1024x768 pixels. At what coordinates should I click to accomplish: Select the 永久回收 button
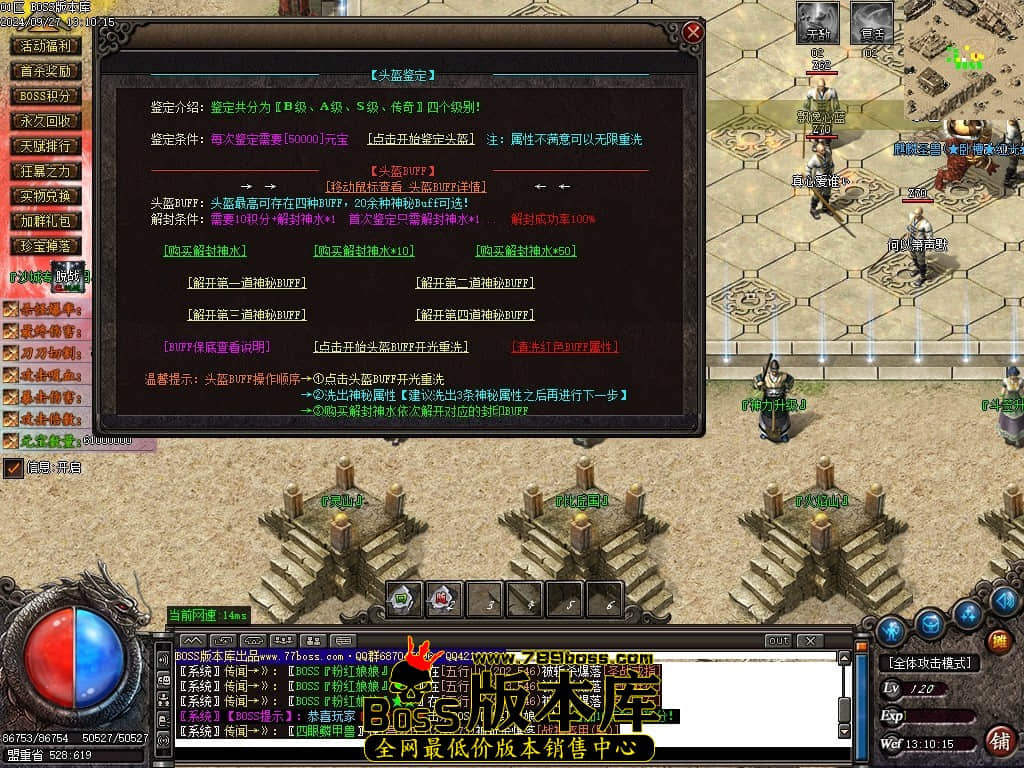(x=46, y=121)
